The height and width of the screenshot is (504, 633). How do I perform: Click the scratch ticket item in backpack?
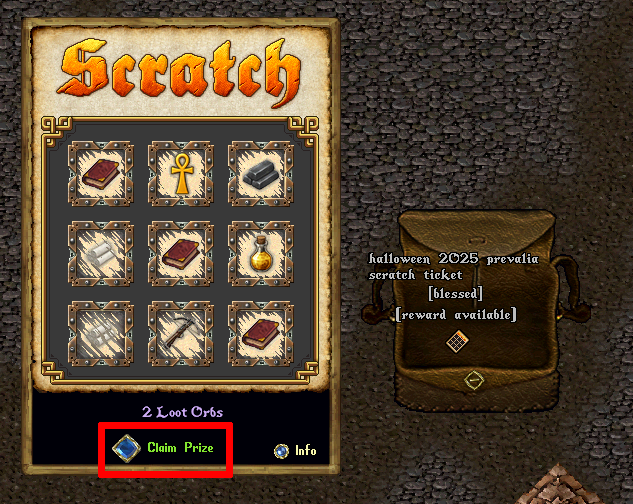(456, 342)
